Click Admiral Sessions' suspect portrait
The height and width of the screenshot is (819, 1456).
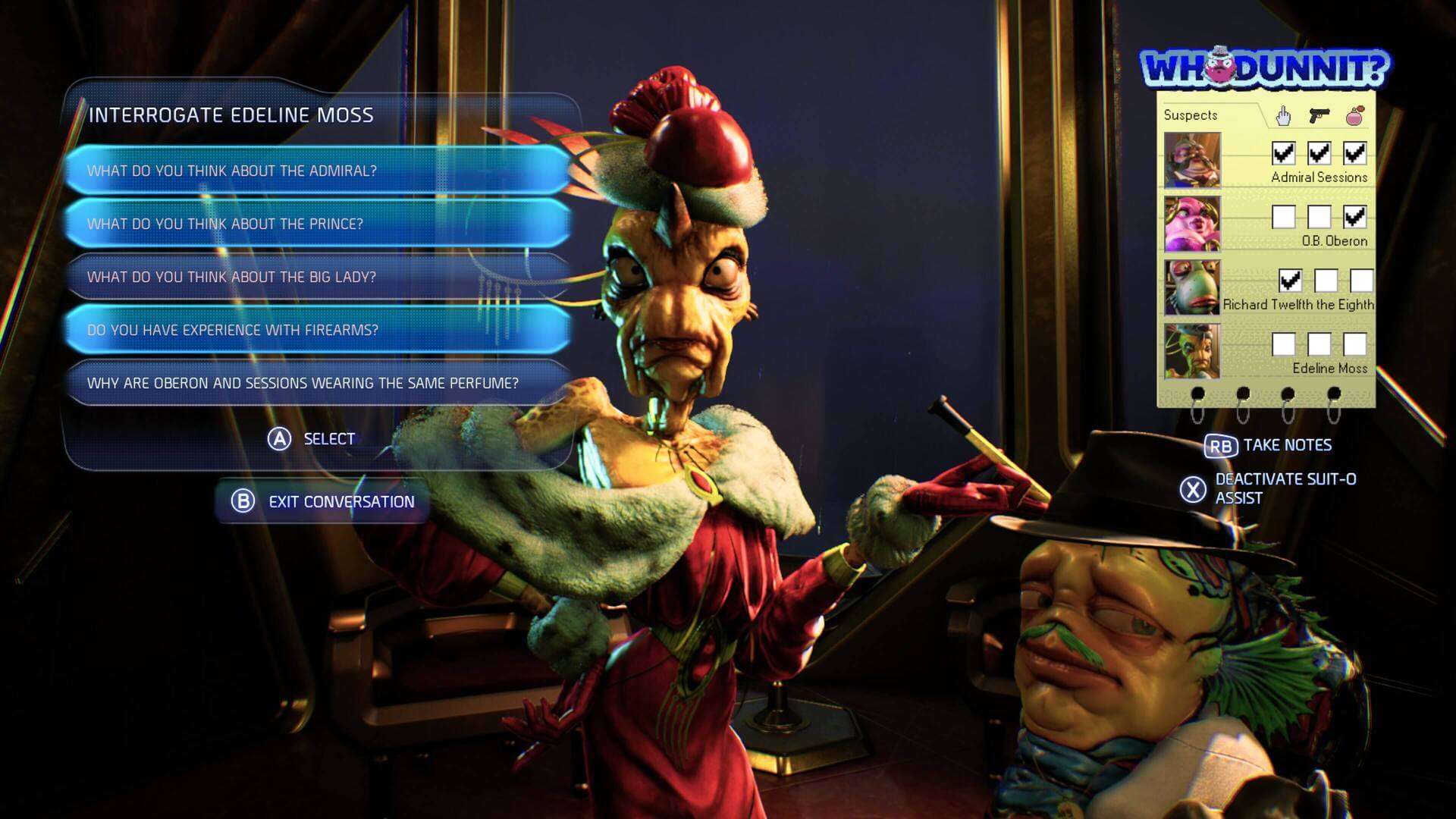tap(1192, 160)
